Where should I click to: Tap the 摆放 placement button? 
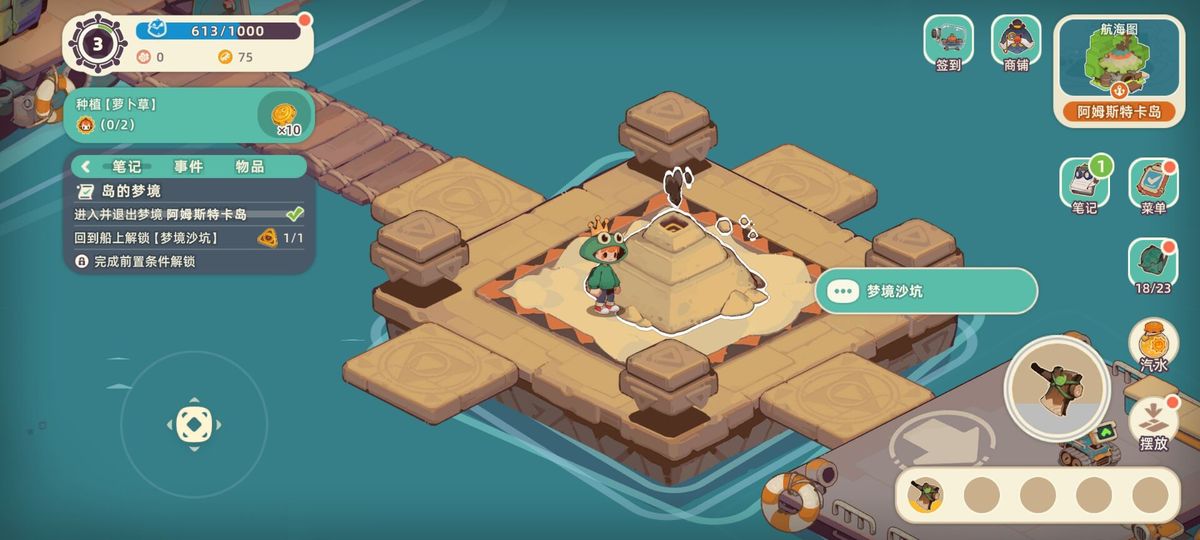(x=1153, y=422)
